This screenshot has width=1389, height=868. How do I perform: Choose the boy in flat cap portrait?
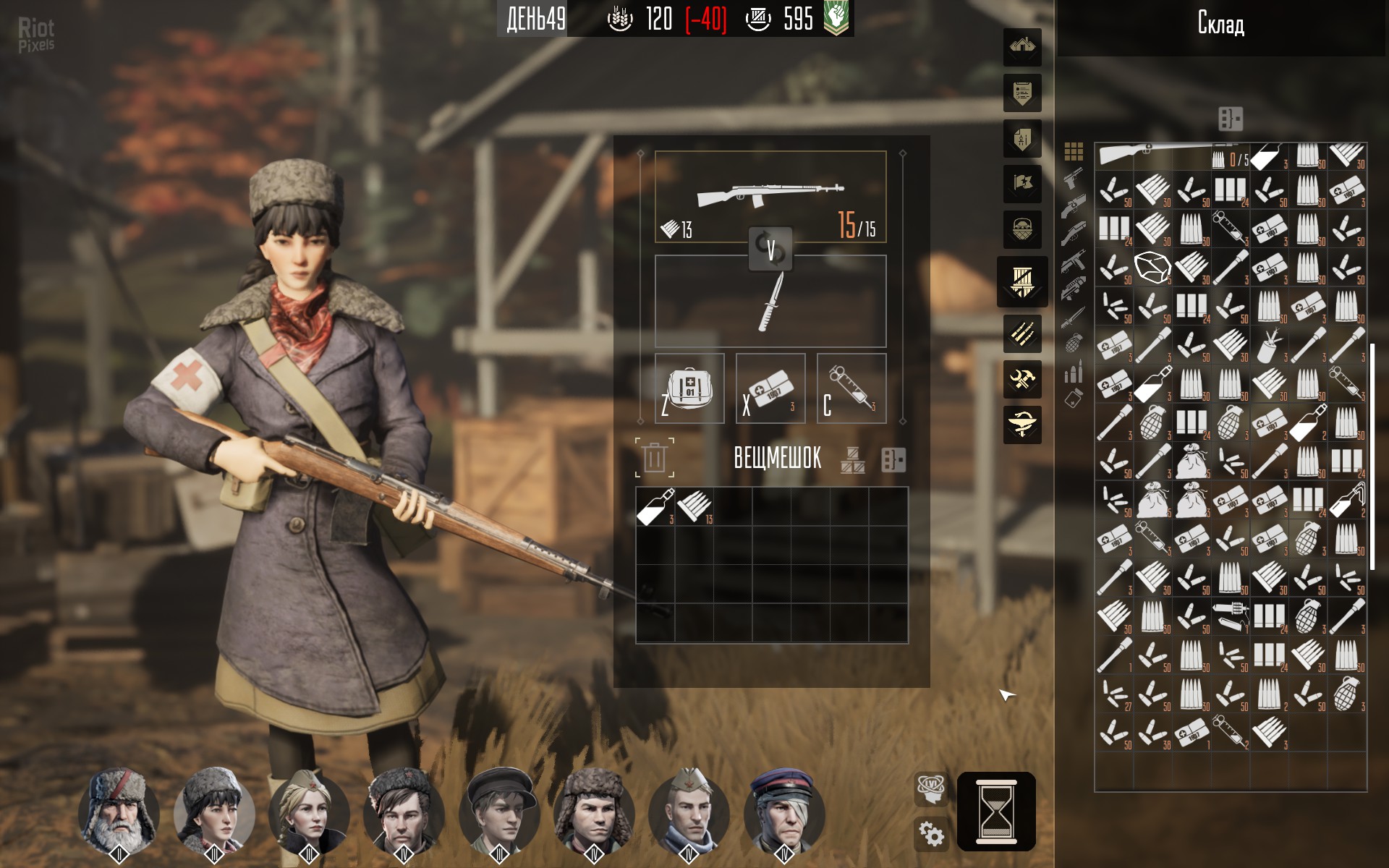click(x=499, y=809)
